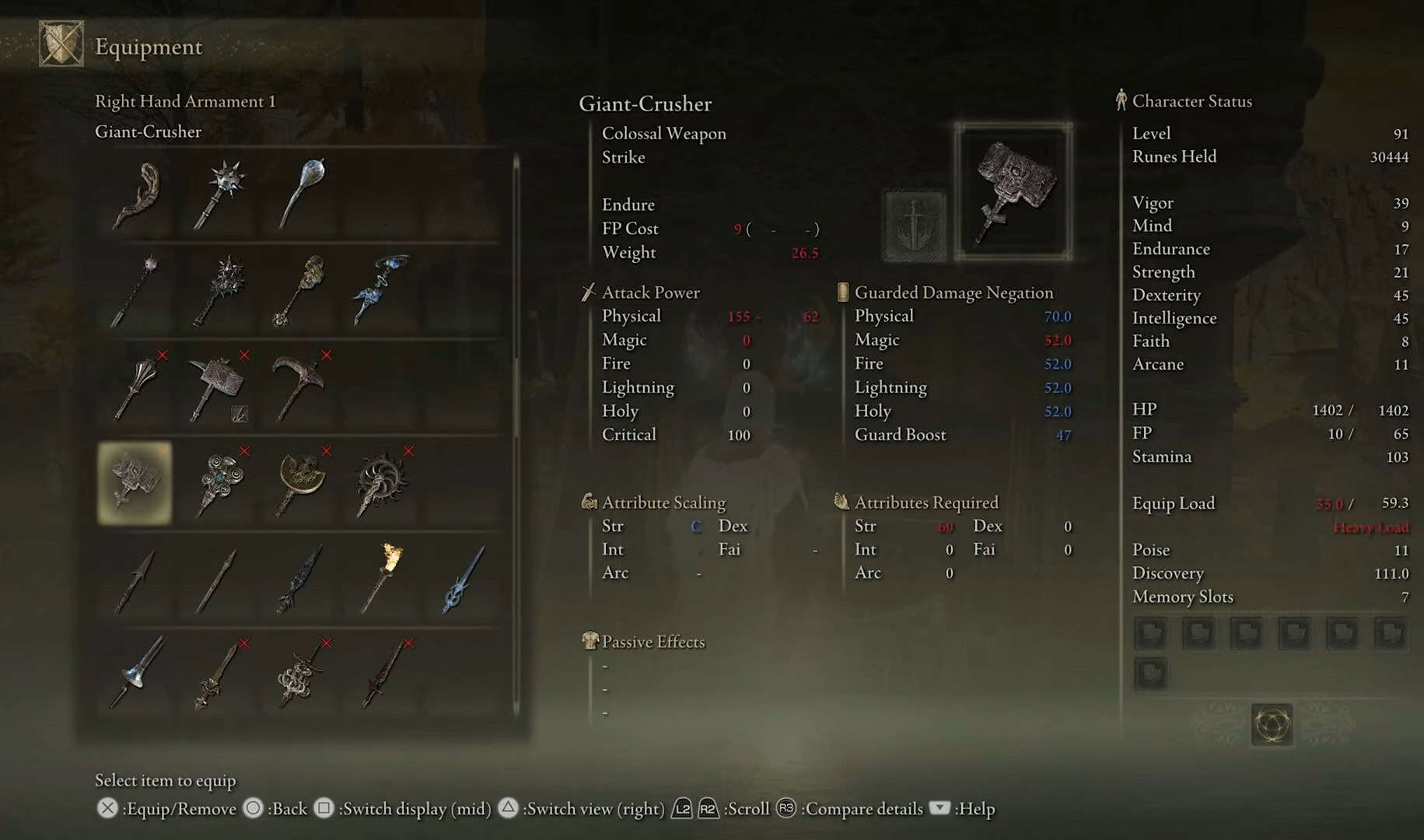Select the long chain flail
The width and height of the screenshot is (1424, 840).
click(136, 290)
